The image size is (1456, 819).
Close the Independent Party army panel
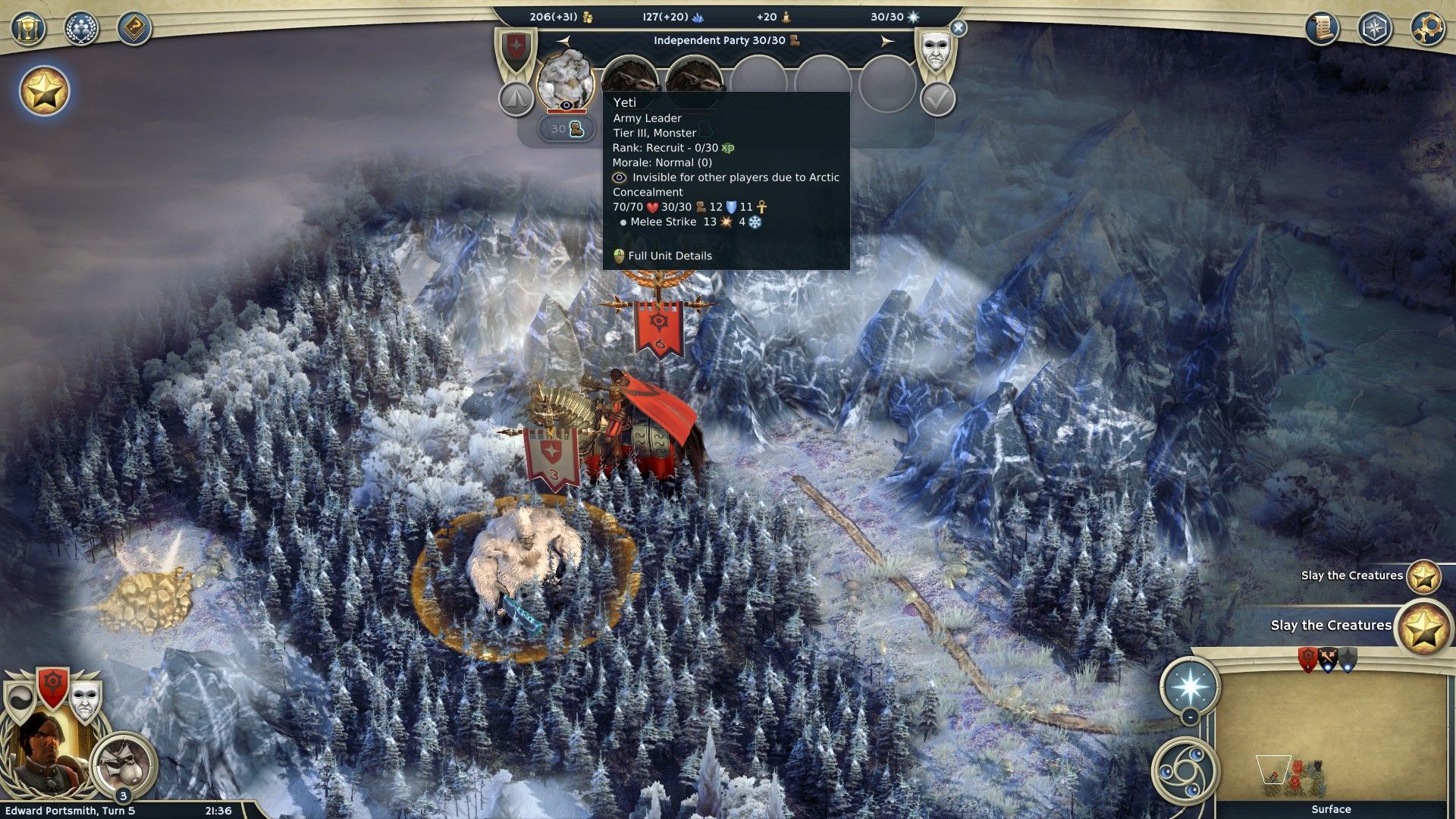pos(959,28)
